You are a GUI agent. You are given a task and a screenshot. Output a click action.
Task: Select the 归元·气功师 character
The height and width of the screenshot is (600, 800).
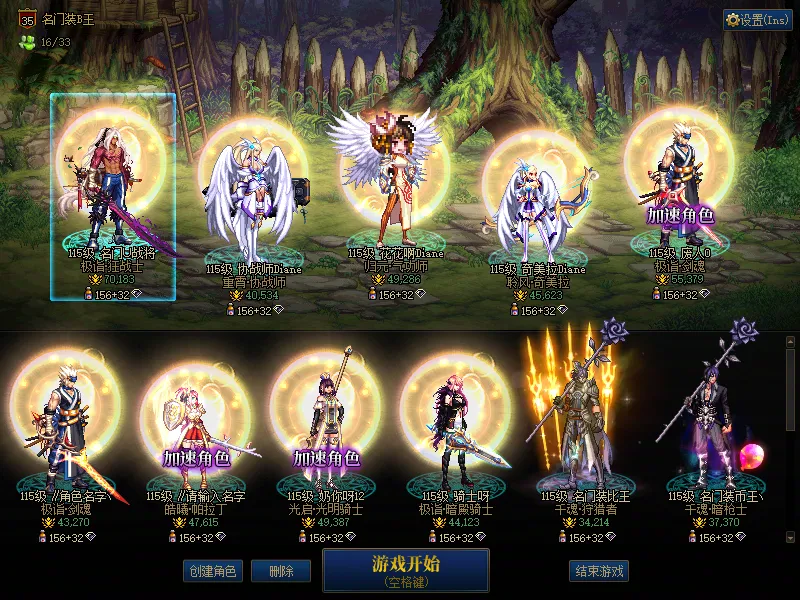(394, 200)
